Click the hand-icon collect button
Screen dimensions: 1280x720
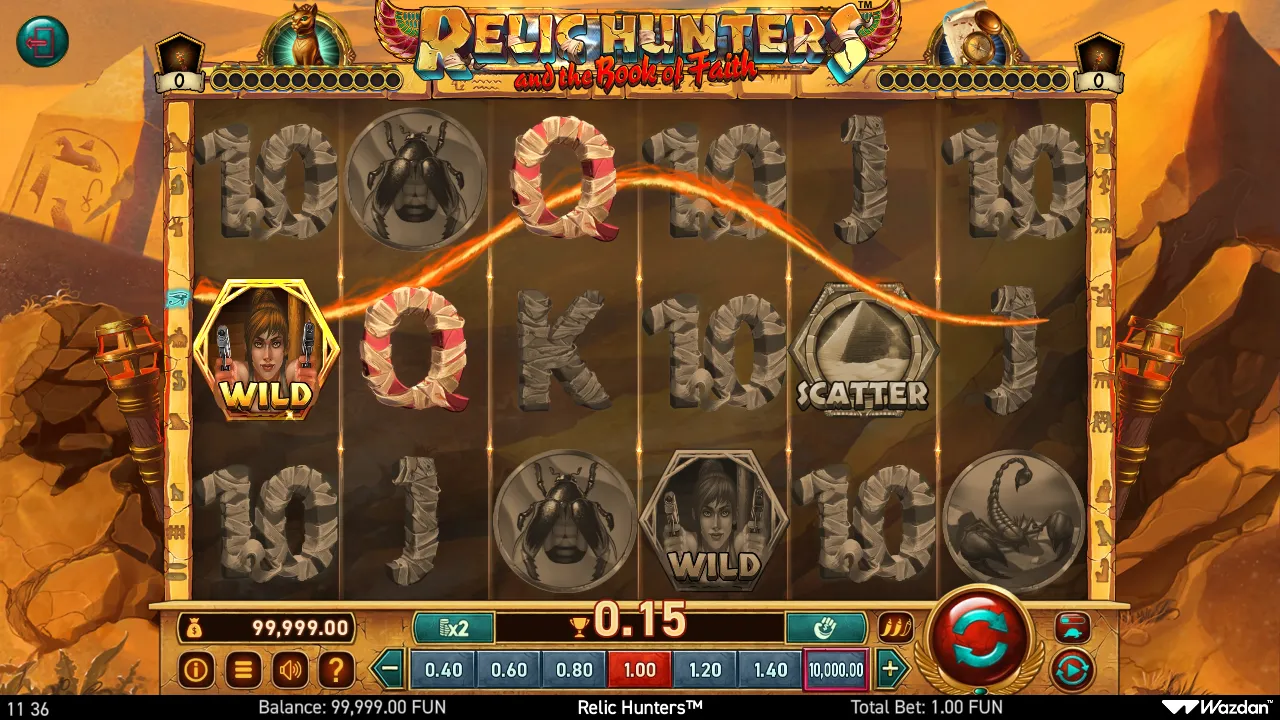coord(825,628)
